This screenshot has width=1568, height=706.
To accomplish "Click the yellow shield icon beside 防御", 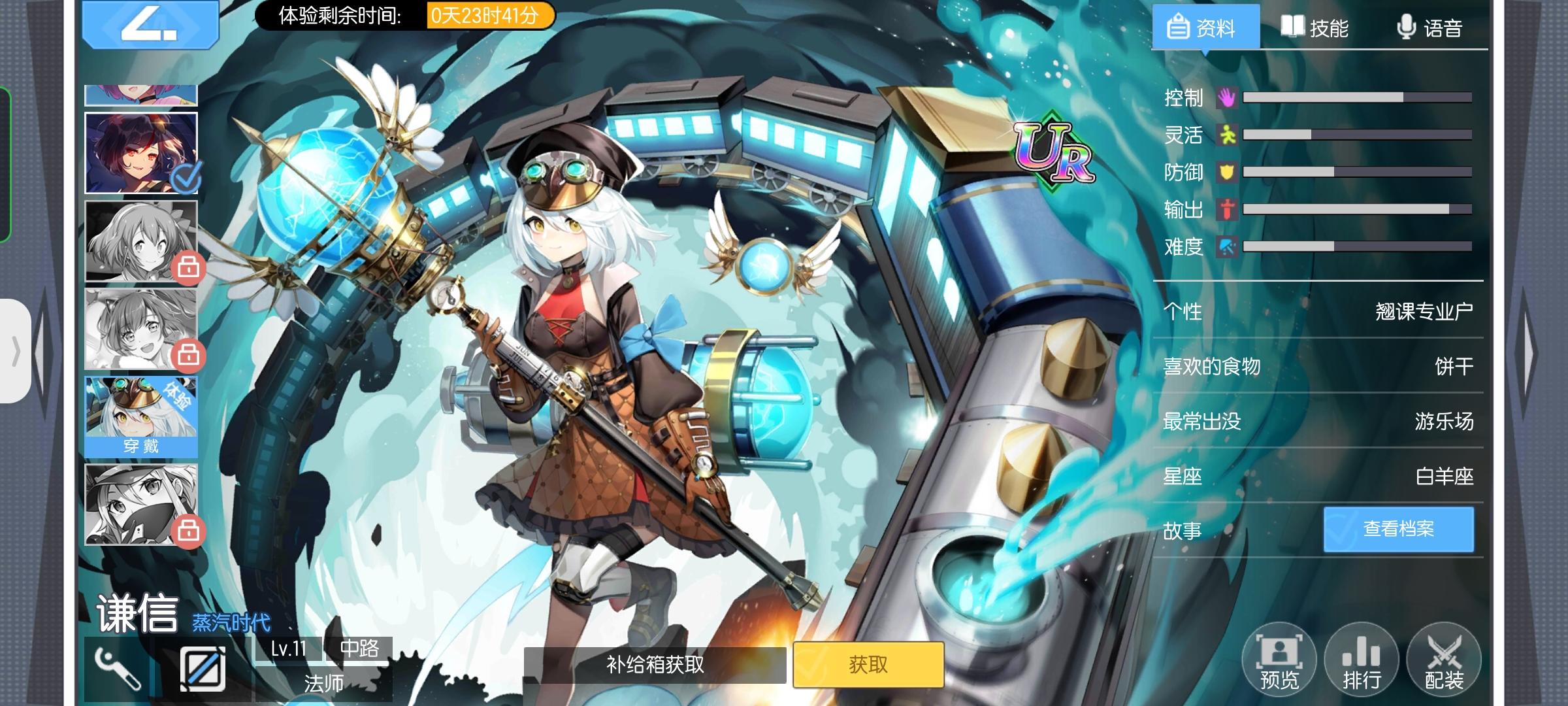I will pyautogui.click(x=1228, y=173).
